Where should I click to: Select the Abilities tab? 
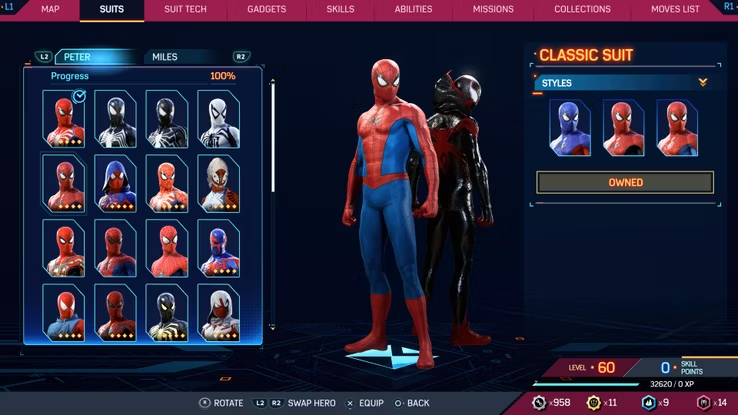(414, 9)
